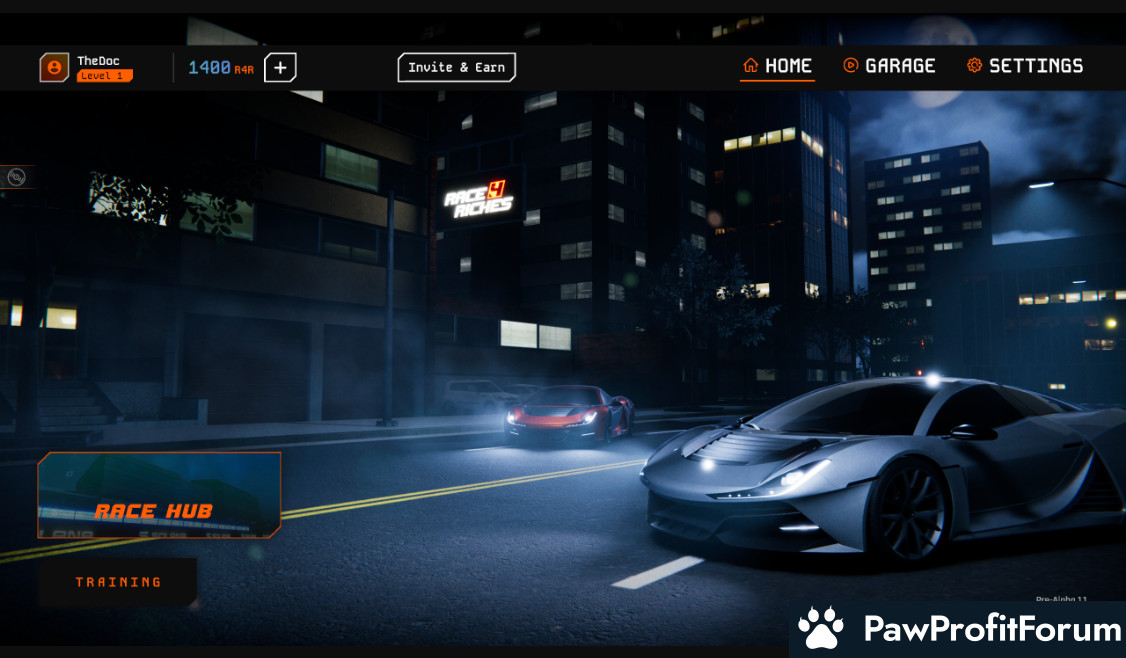Screen dimensions: 1126x658
Task: Open the Settings tab
Action: [1025, 66]
